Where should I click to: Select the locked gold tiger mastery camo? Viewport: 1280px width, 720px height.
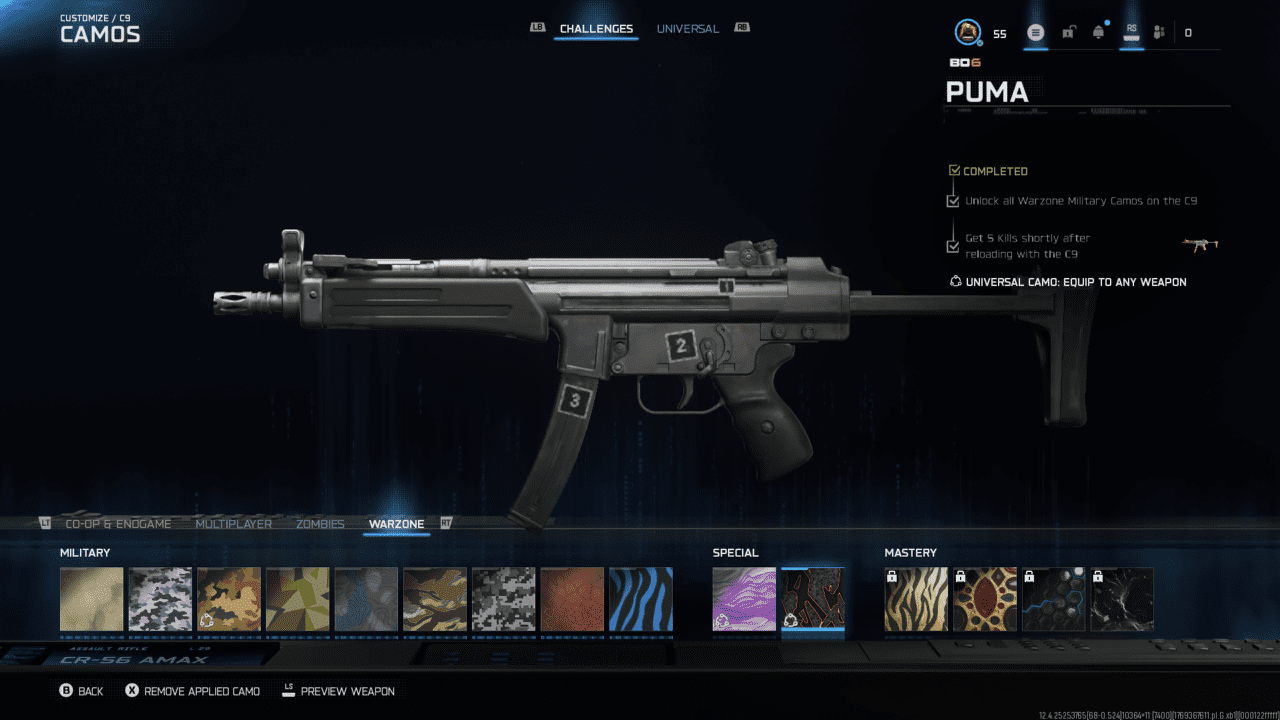[916, 599]
